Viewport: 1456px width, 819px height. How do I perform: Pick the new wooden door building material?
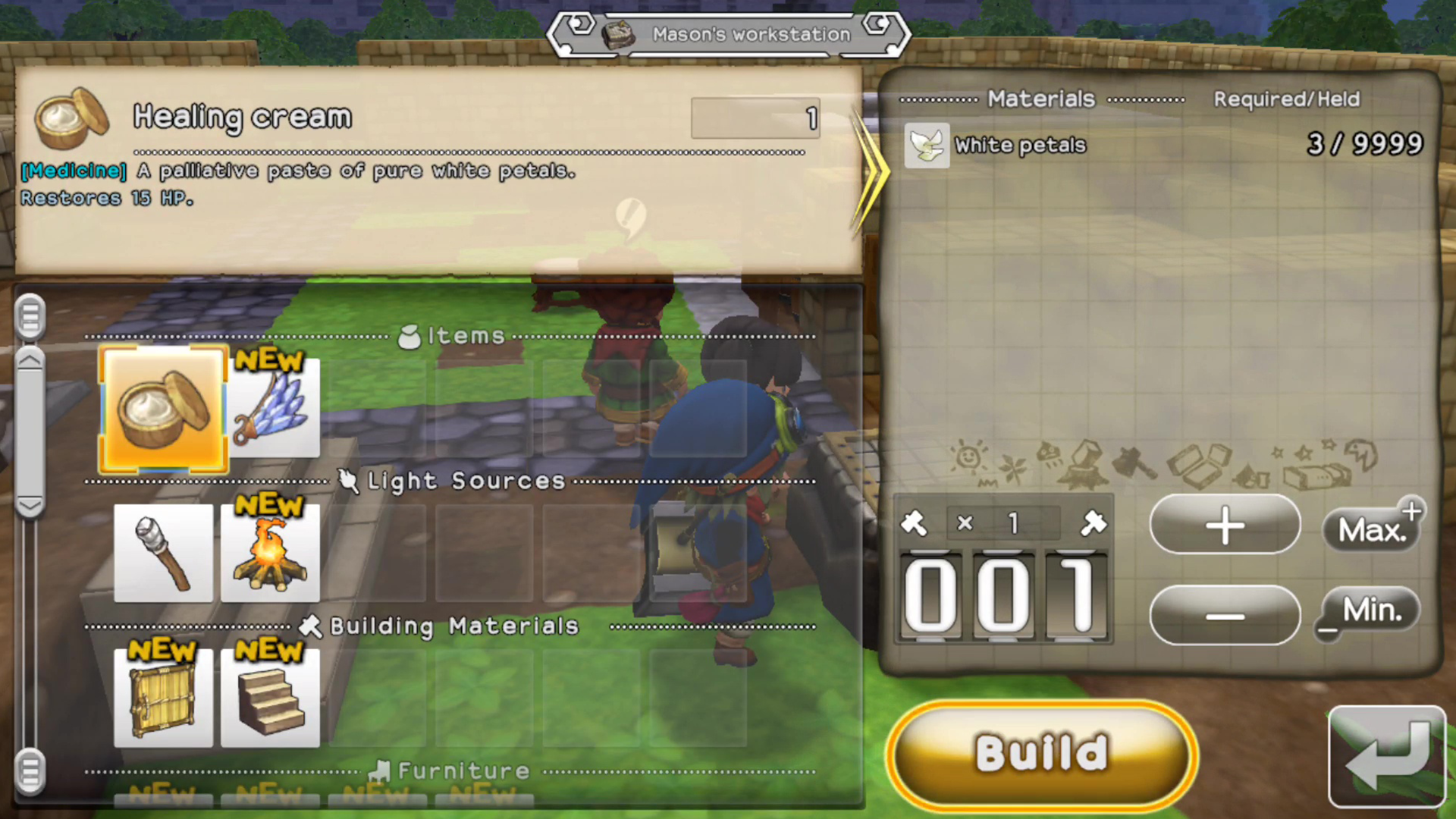162,696
